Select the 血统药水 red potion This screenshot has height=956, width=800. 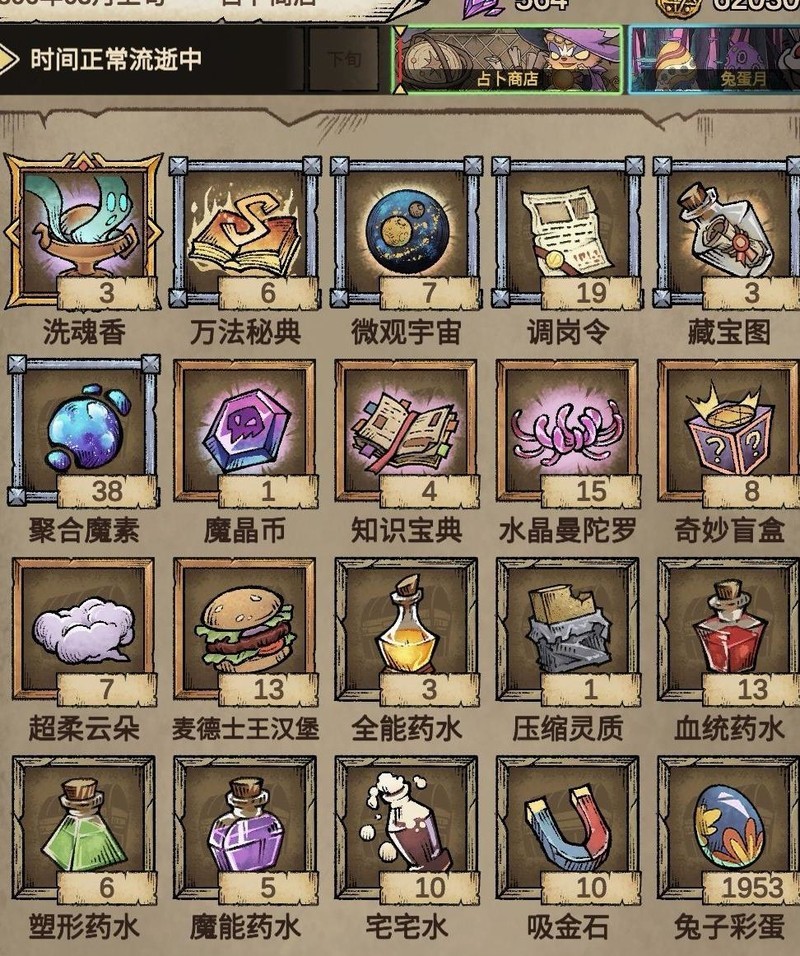[728, 630]
